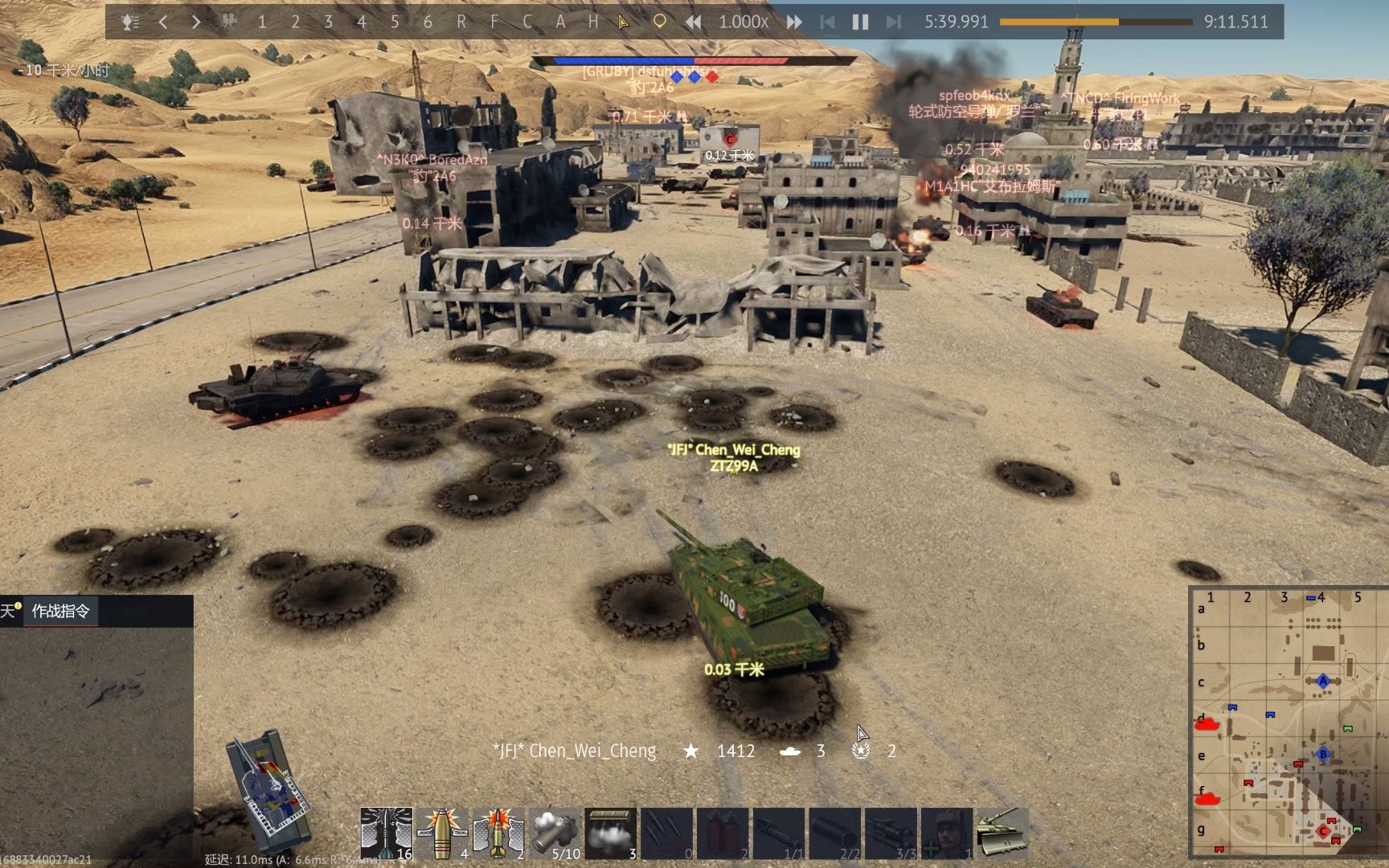Activate the smoke grenade launcher slot
This screenshot has width=1389, height=868.
coord(555,833)
